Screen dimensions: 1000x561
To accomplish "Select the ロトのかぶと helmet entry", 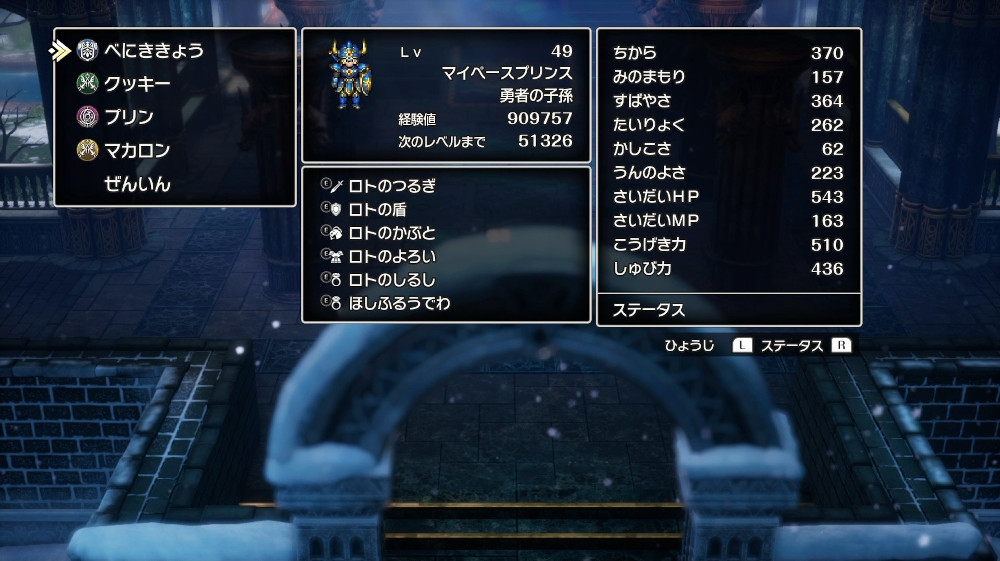I will (392, 233).
